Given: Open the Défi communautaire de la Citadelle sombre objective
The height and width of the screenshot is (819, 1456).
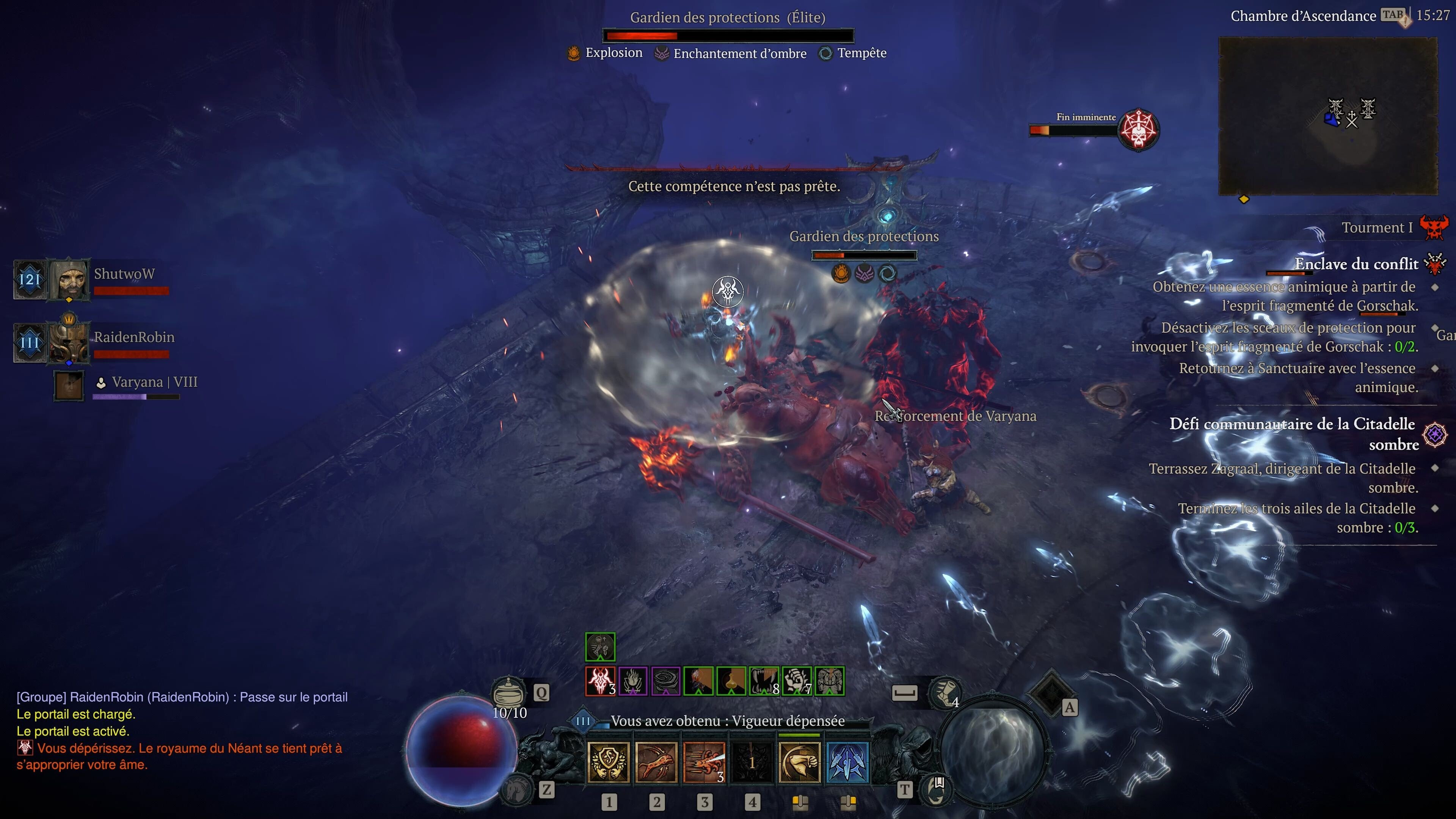Looking at the screenshot, I should pos(1292,433).
